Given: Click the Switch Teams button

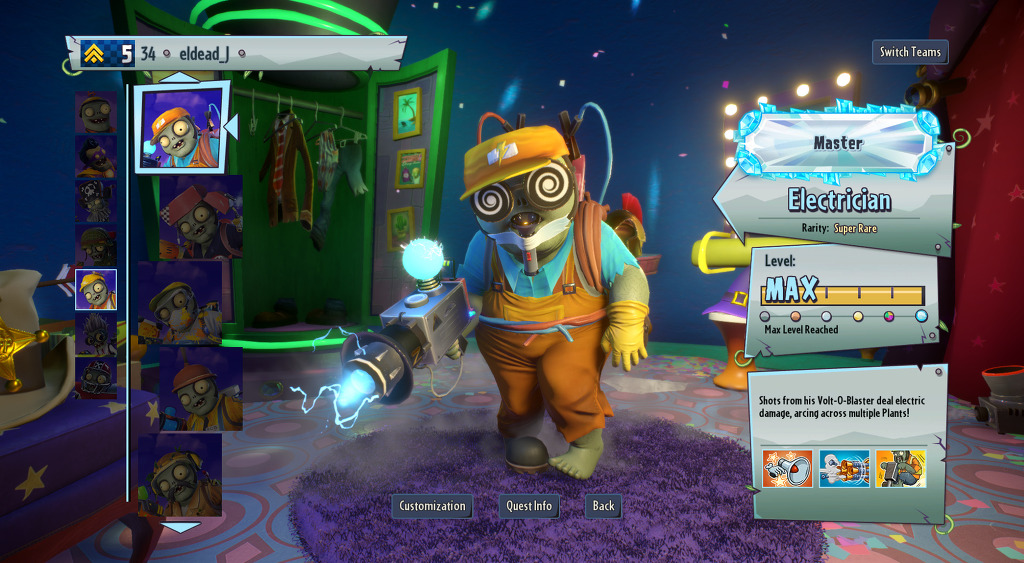Looking at the screenshot, I should coord(910,52).
